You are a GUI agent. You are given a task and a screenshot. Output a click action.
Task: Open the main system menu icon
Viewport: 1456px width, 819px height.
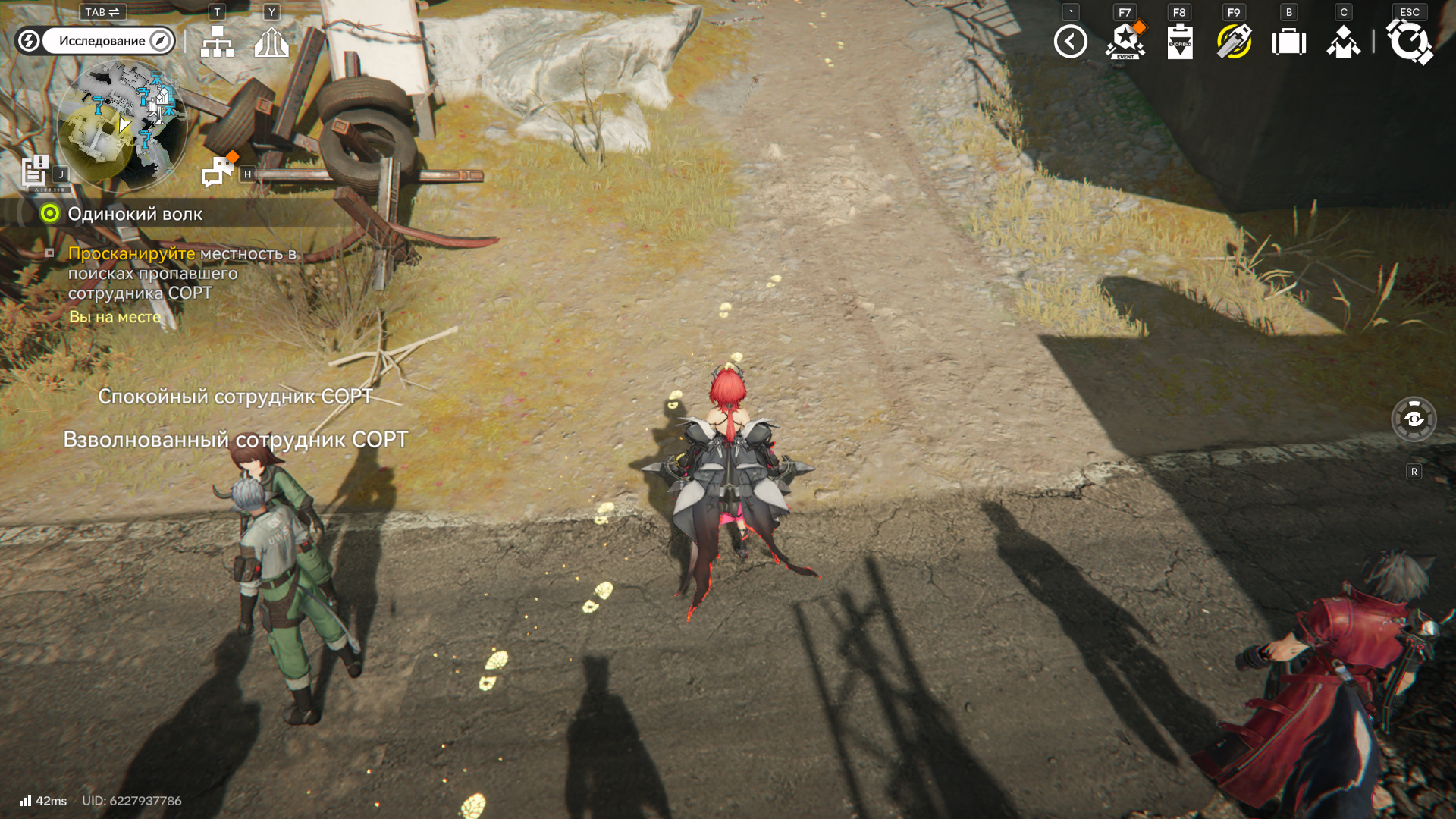(1409, 42)
